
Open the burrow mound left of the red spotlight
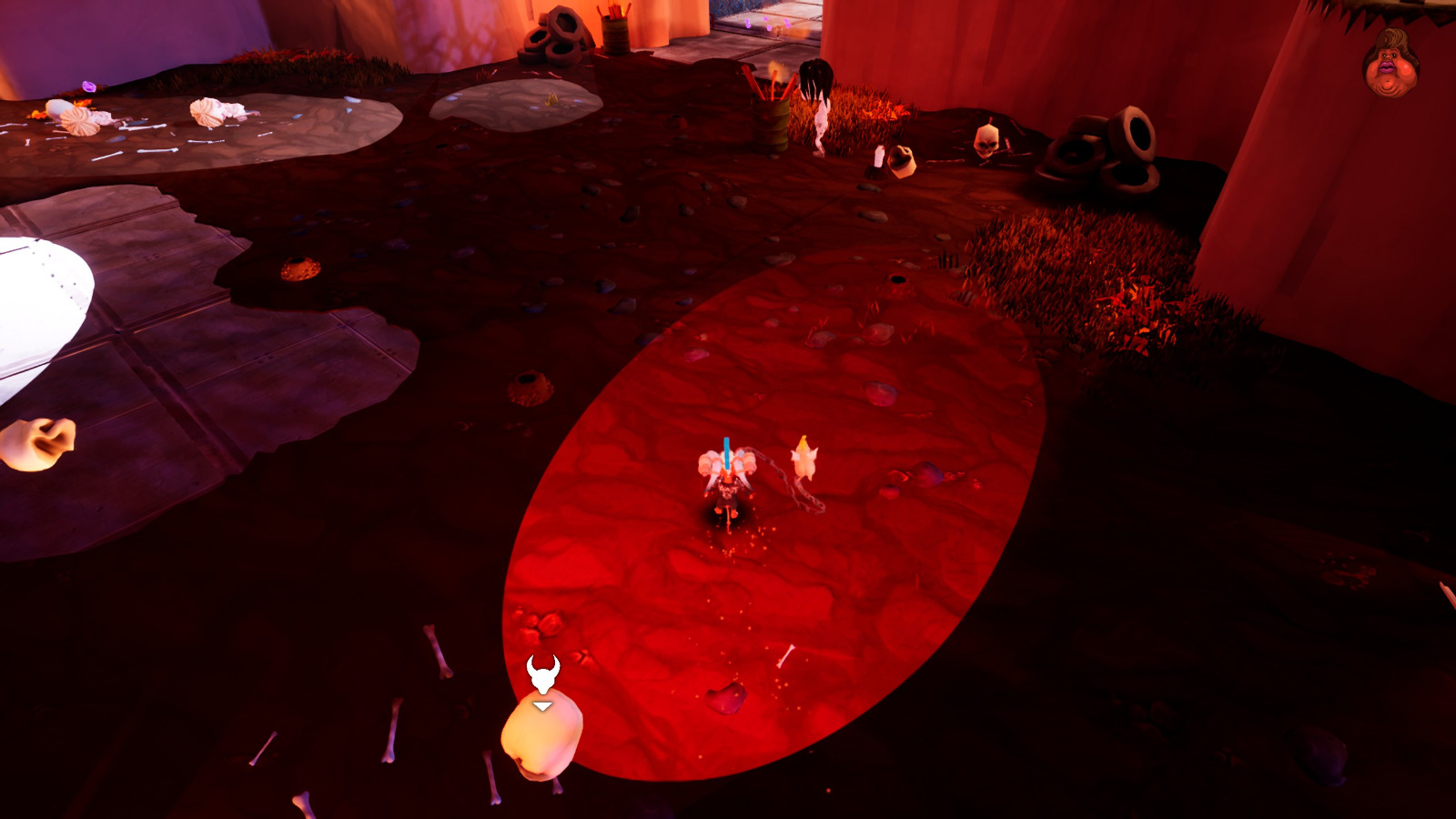point(528,382)
